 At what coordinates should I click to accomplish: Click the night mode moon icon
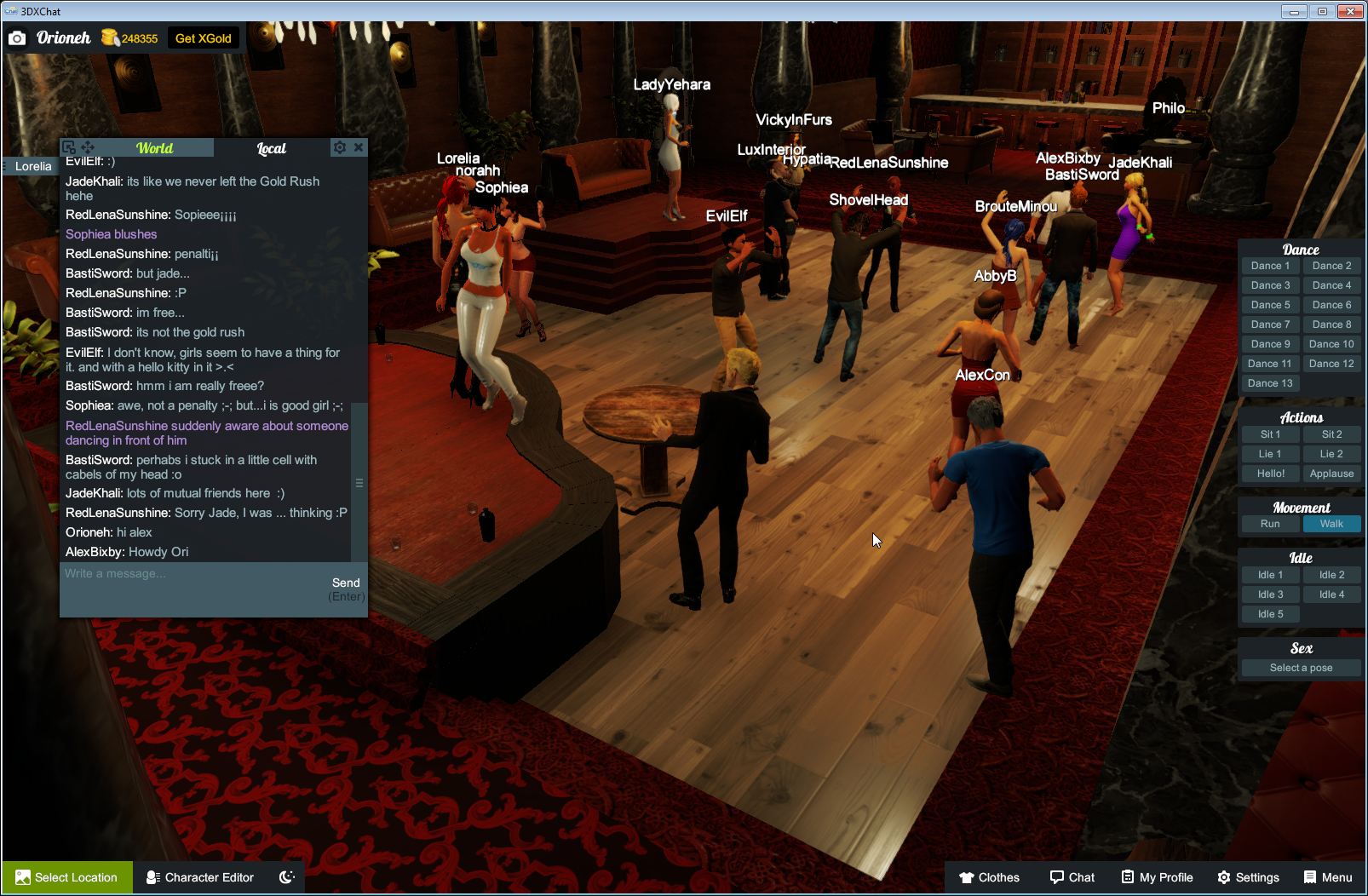pyautogui.click(x=286, y=877)
